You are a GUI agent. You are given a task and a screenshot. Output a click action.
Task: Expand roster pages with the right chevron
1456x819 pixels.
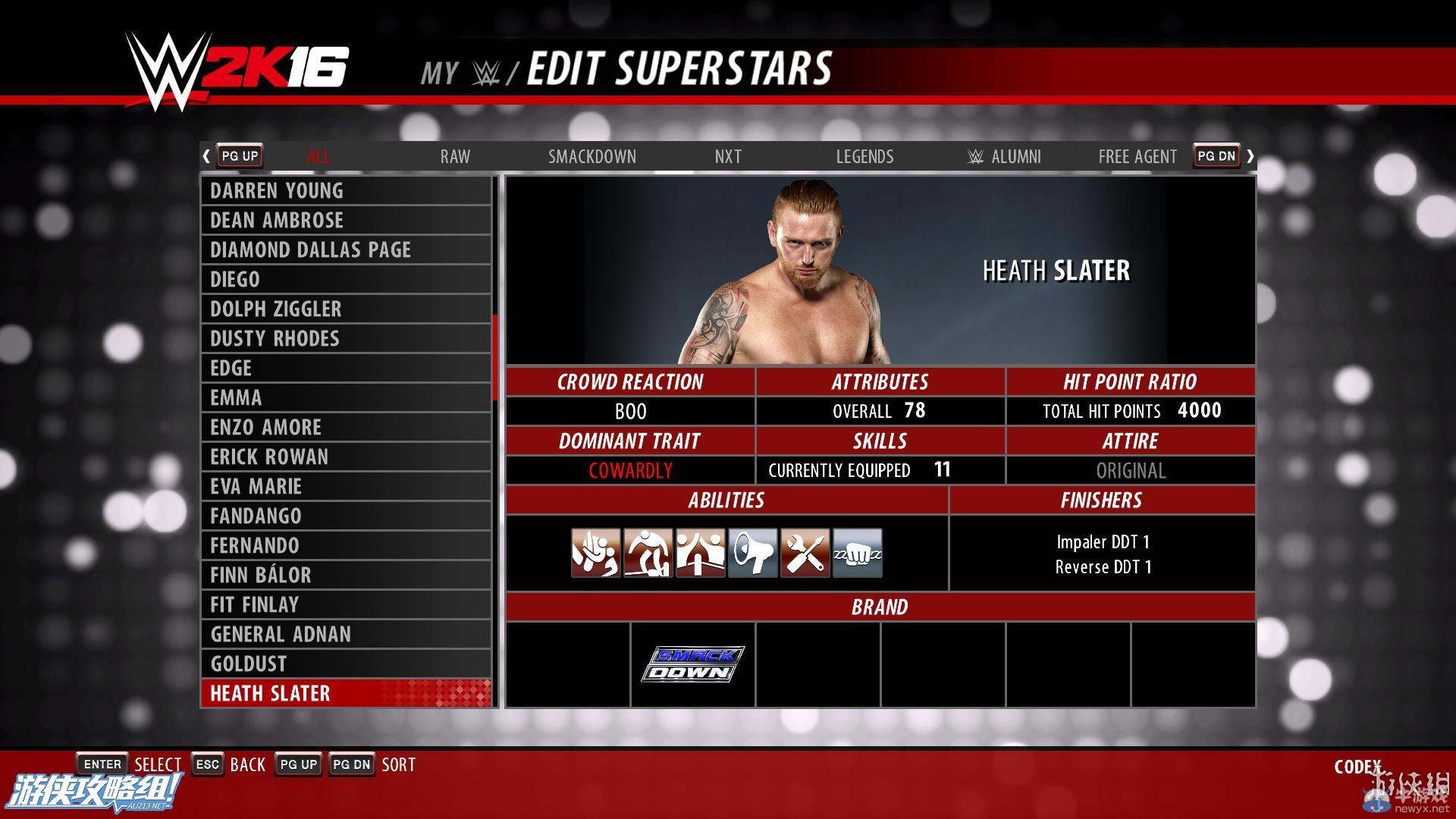[x=1250, y=155]
